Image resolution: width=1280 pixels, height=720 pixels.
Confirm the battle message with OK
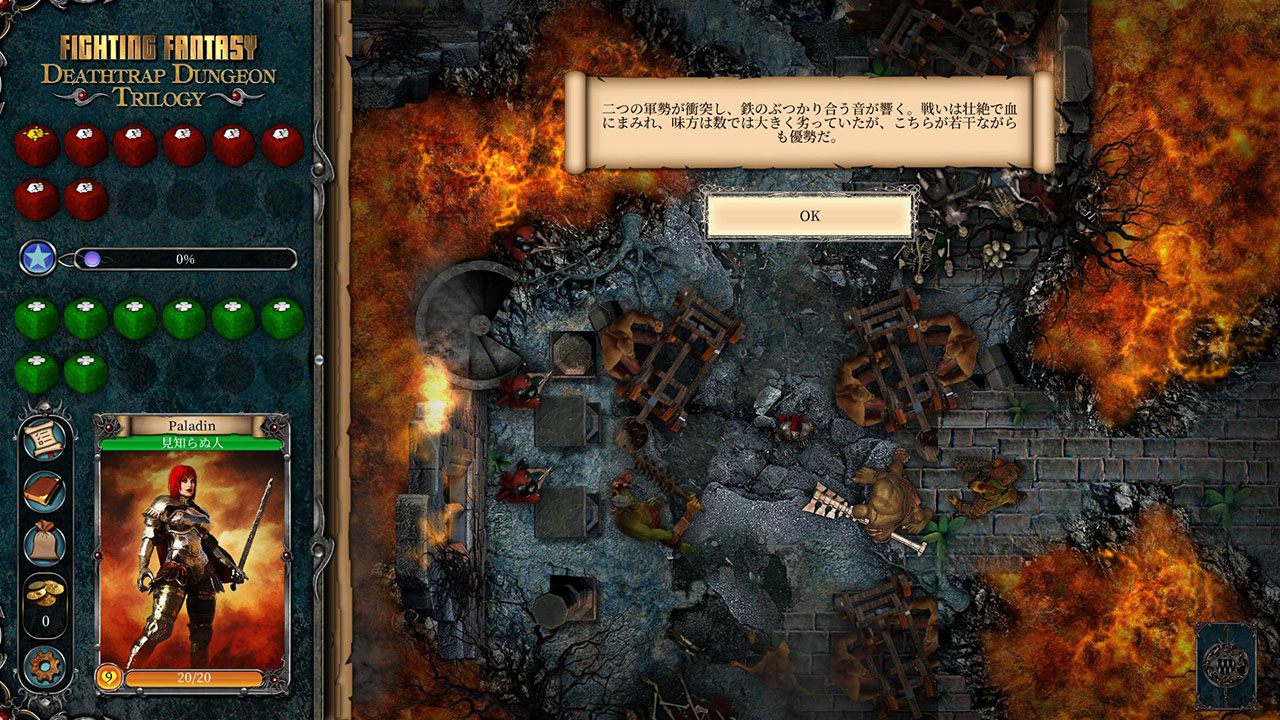coord(809,216)
